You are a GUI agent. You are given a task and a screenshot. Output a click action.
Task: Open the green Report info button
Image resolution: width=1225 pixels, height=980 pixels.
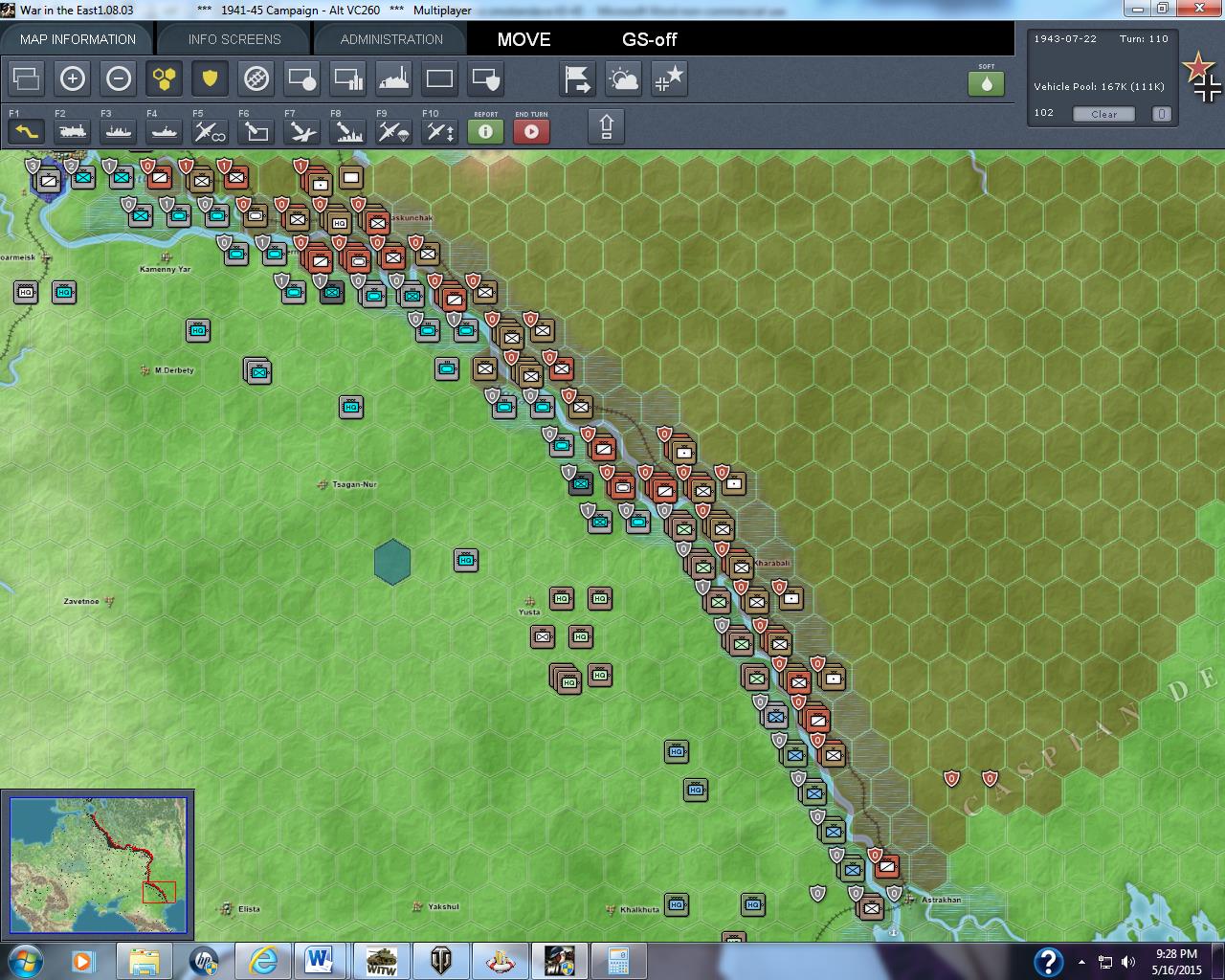click(485, 132)
